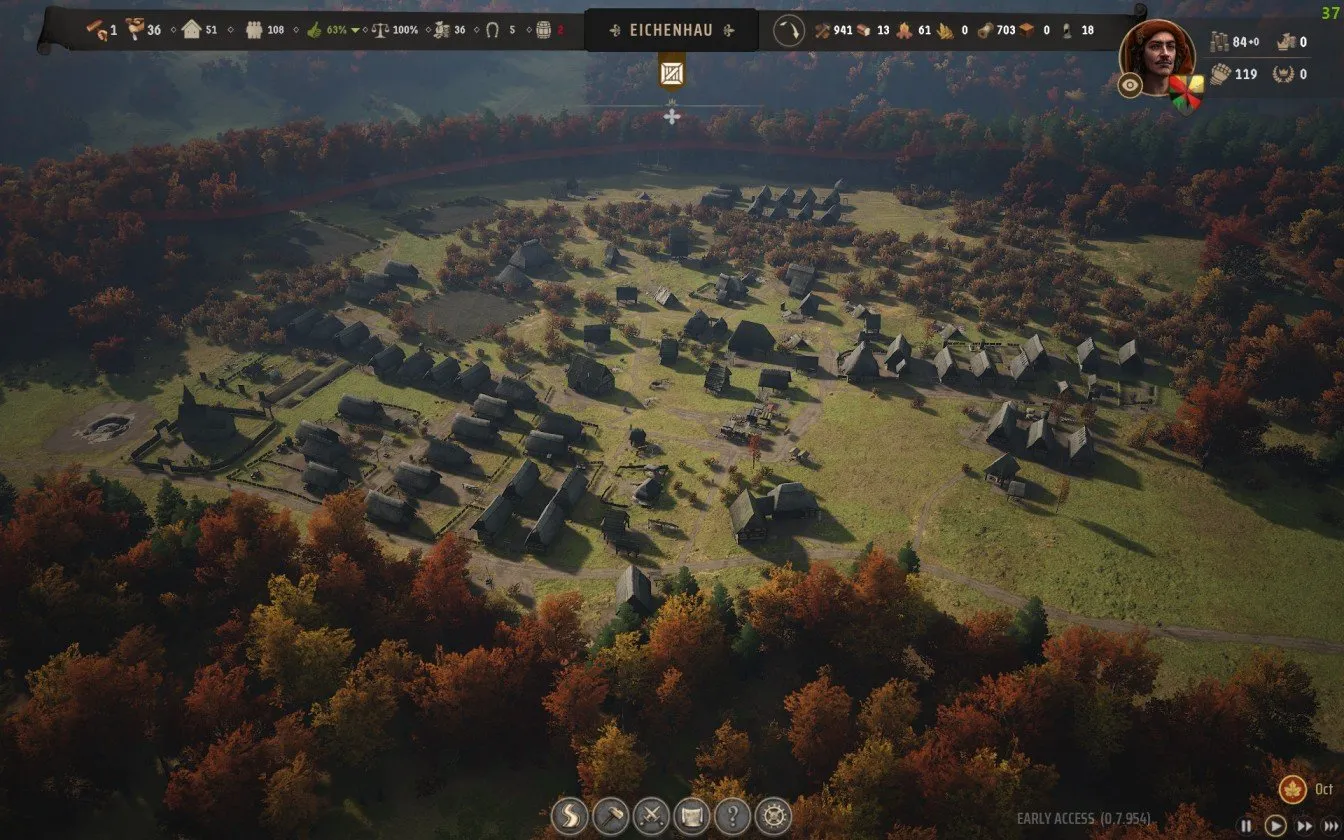This screenshot has width=1344, height=840.
Task: Select the Eichenhau settlement name banner
Action: click(x=671, y=30)
